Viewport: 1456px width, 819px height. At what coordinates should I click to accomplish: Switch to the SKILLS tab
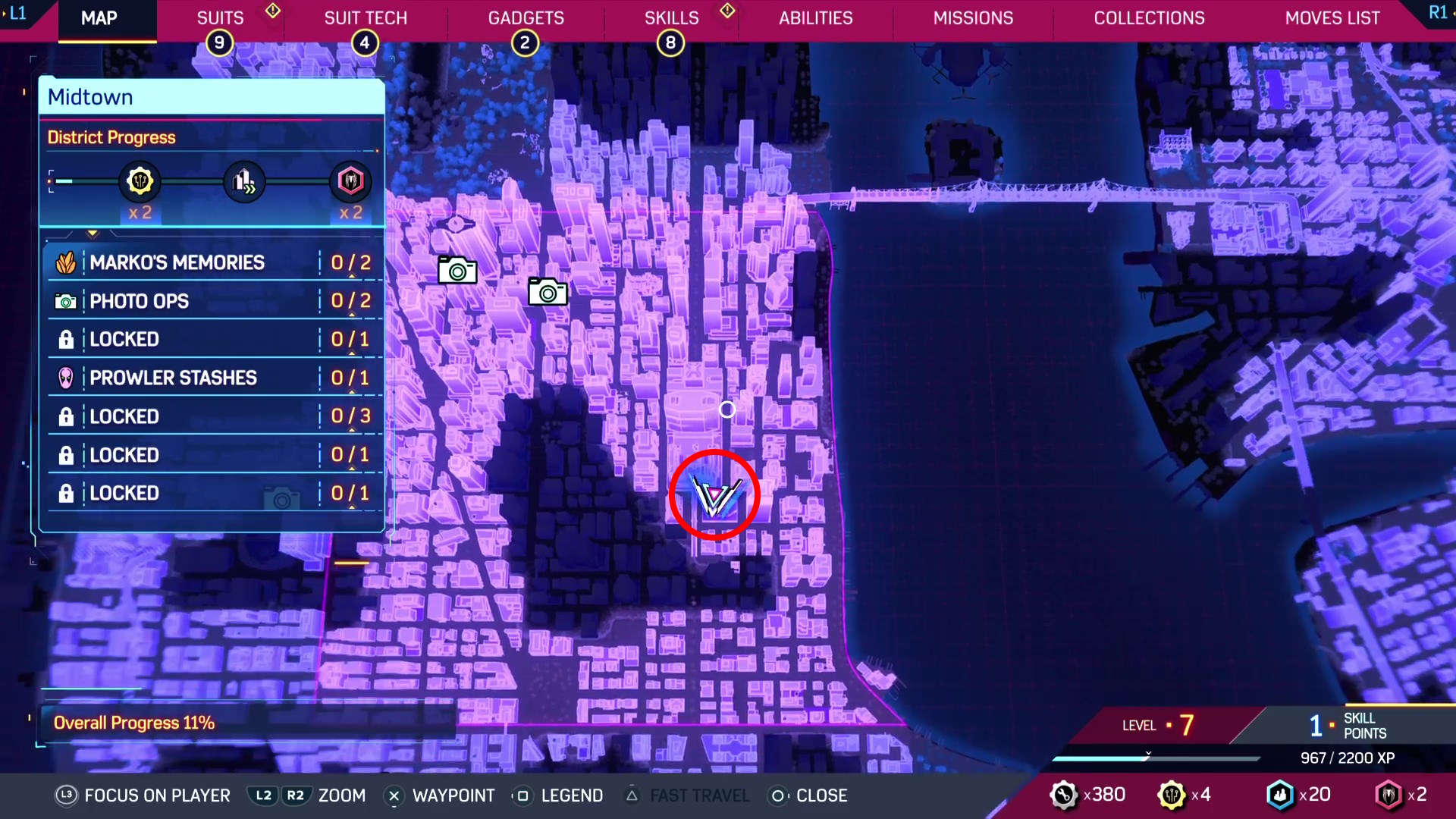tap(672, 17)
